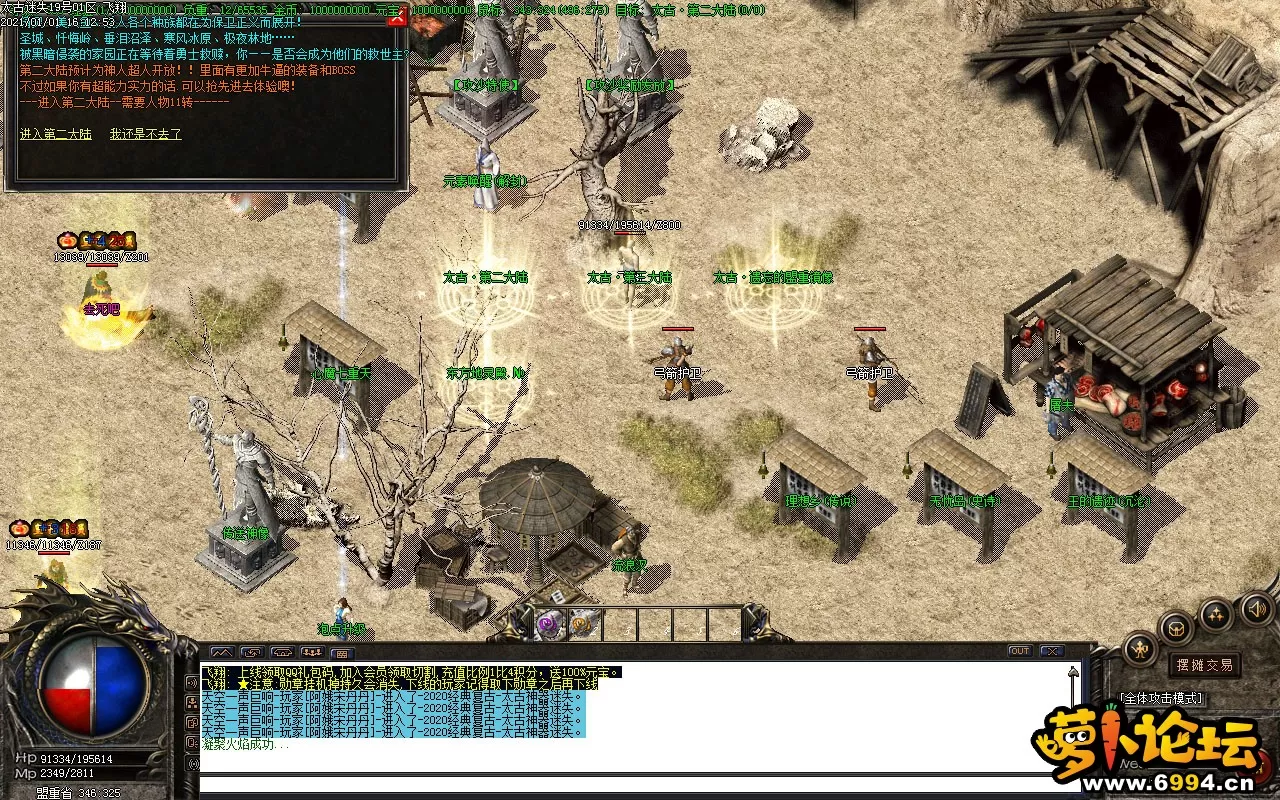The width and height of the screenshot is (1280, 800).
Task: Click the mountain-icon chat toolbar button
Action: click(x=221, y=653)
